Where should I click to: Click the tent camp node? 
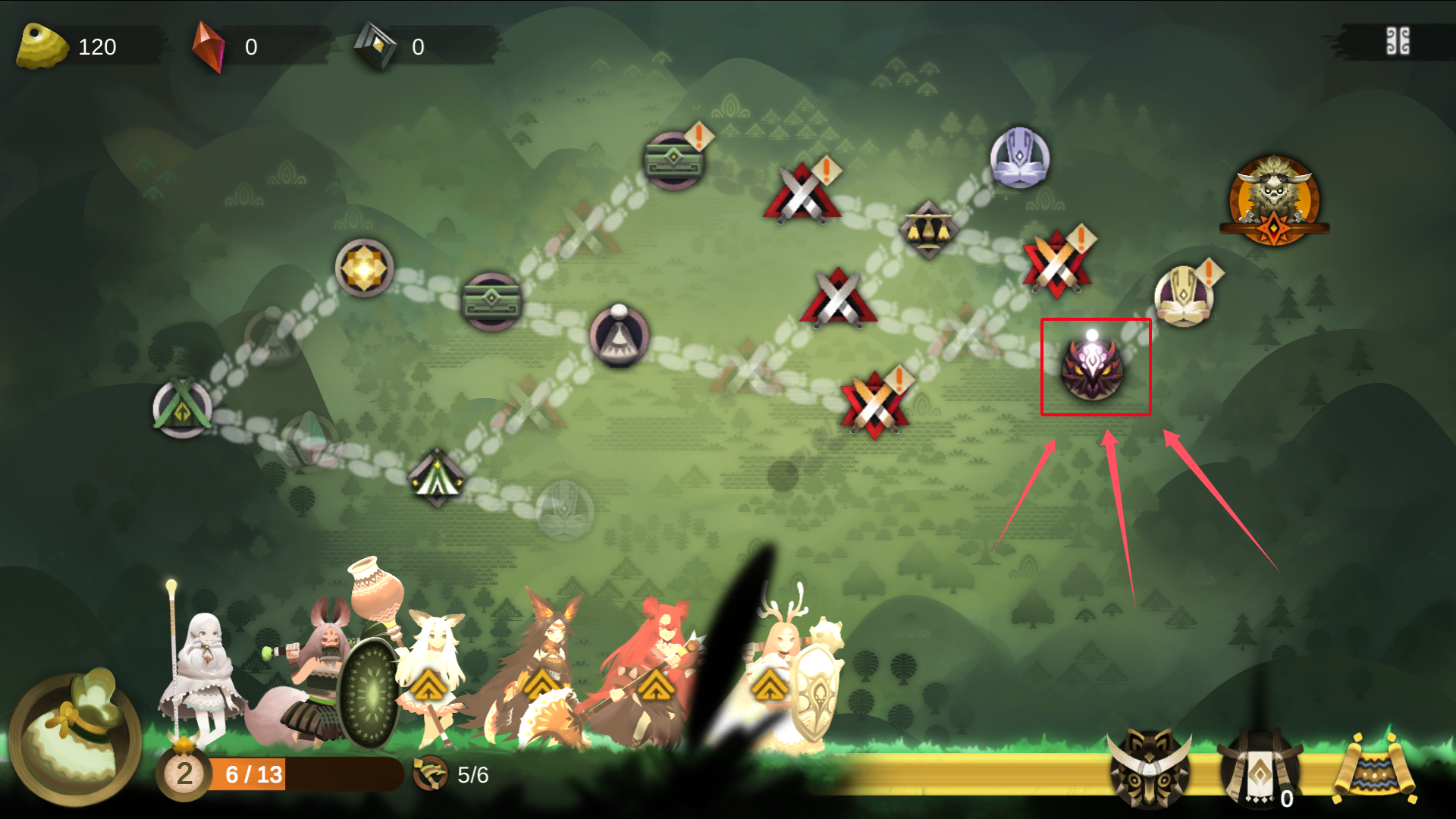(x=437, y=478)
